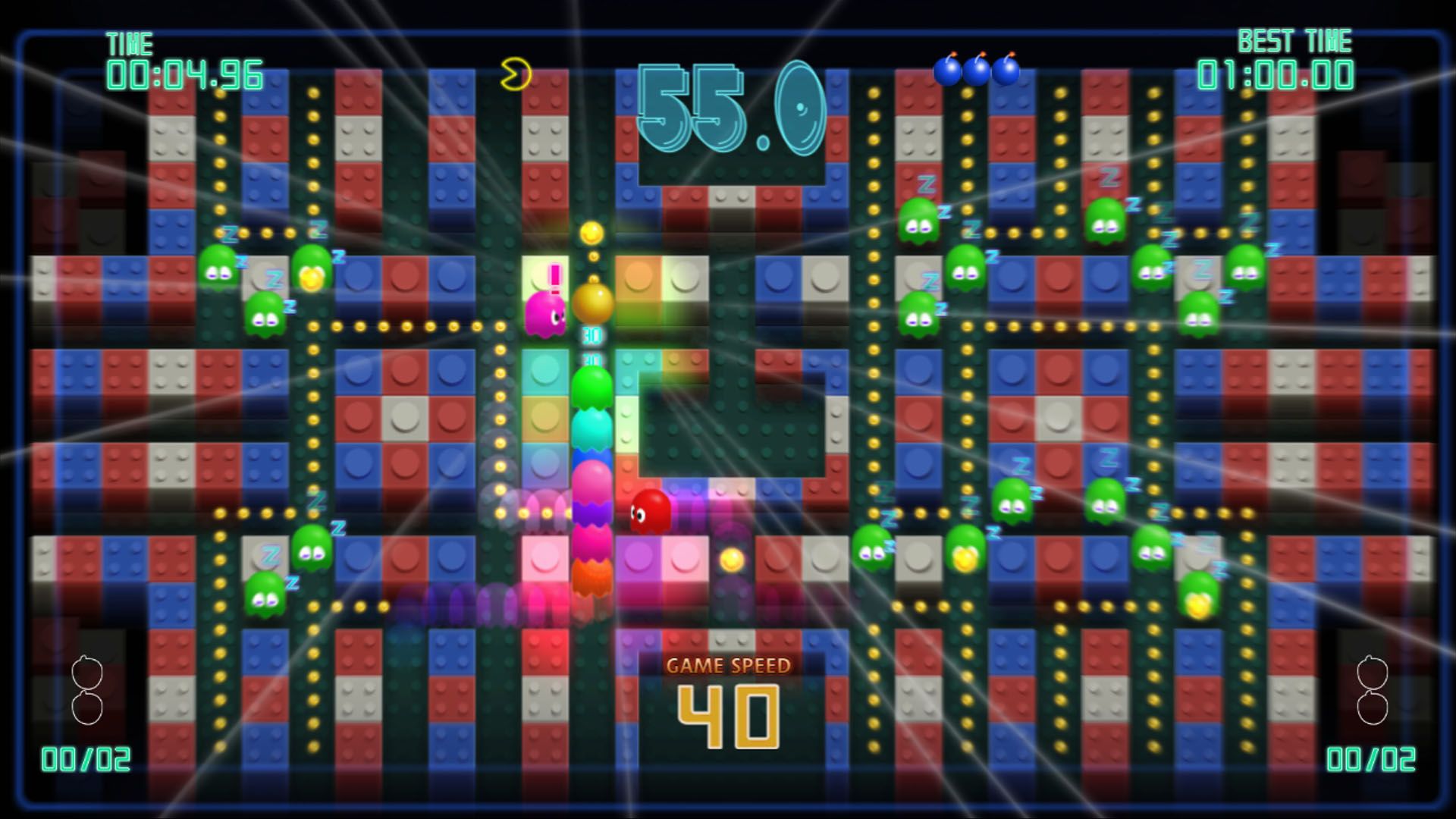Click the Pac-Man icon at the top center
This screenshot has height=819, width=1456.
point(515,72)
